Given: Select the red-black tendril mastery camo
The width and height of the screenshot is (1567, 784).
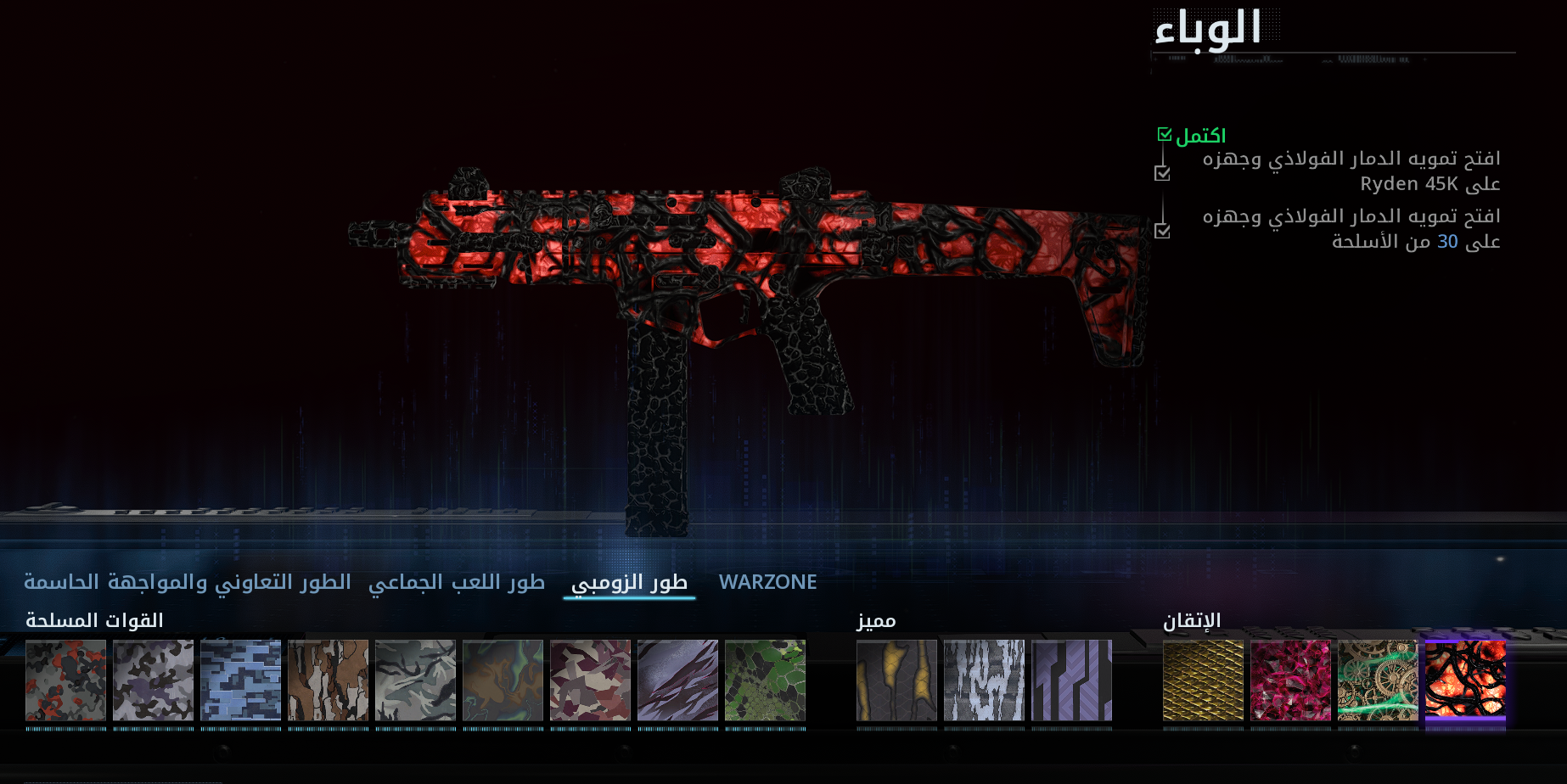Looking at the screenshot, I should tap(1466, 680).
